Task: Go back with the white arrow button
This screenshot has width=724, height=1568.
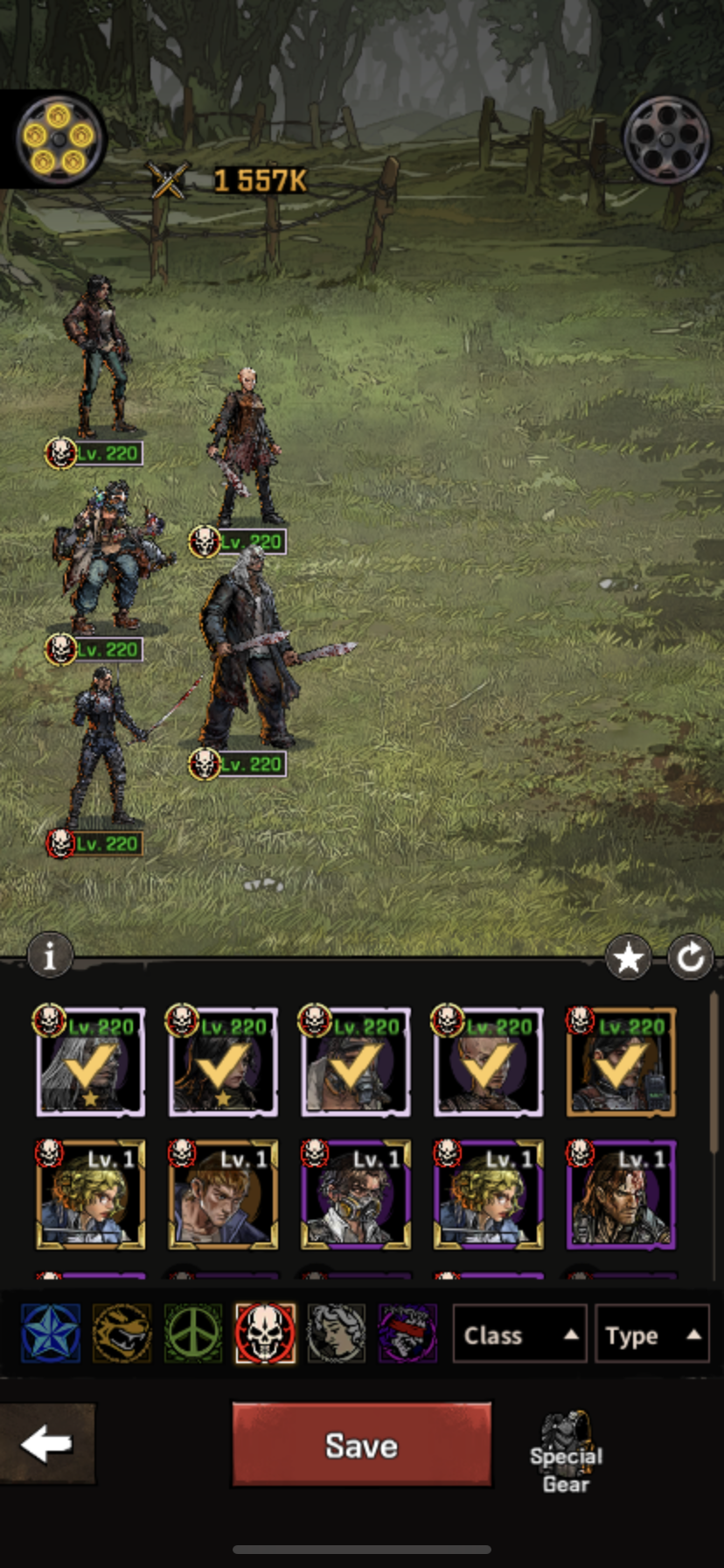Action: click(x=47, y=1445)
